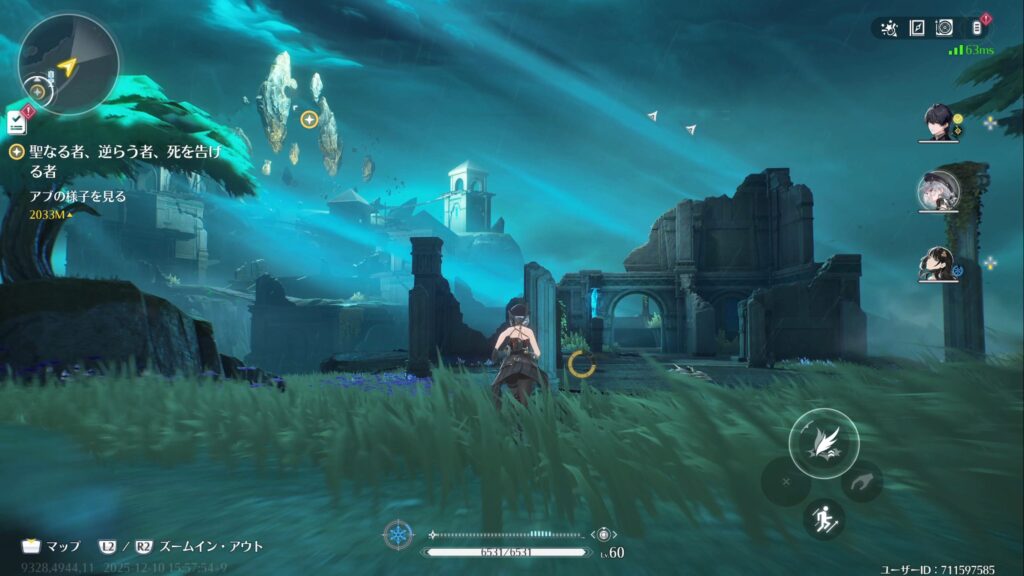Tap the grabbing hand action button
This screenshot has height=576, width=1024.
(861, 482)
